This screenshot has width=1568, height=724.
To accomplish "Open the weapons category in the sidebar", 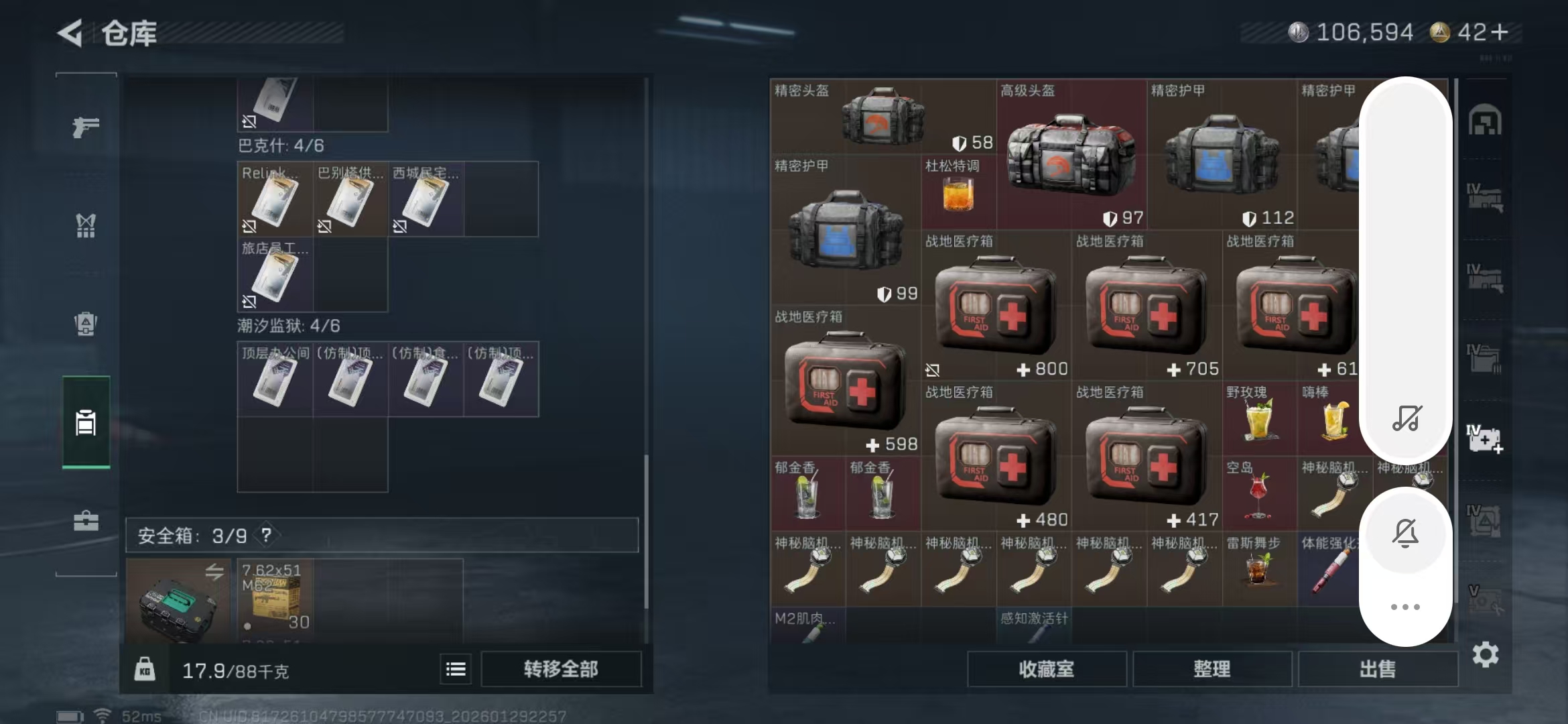I will [85, 127].
